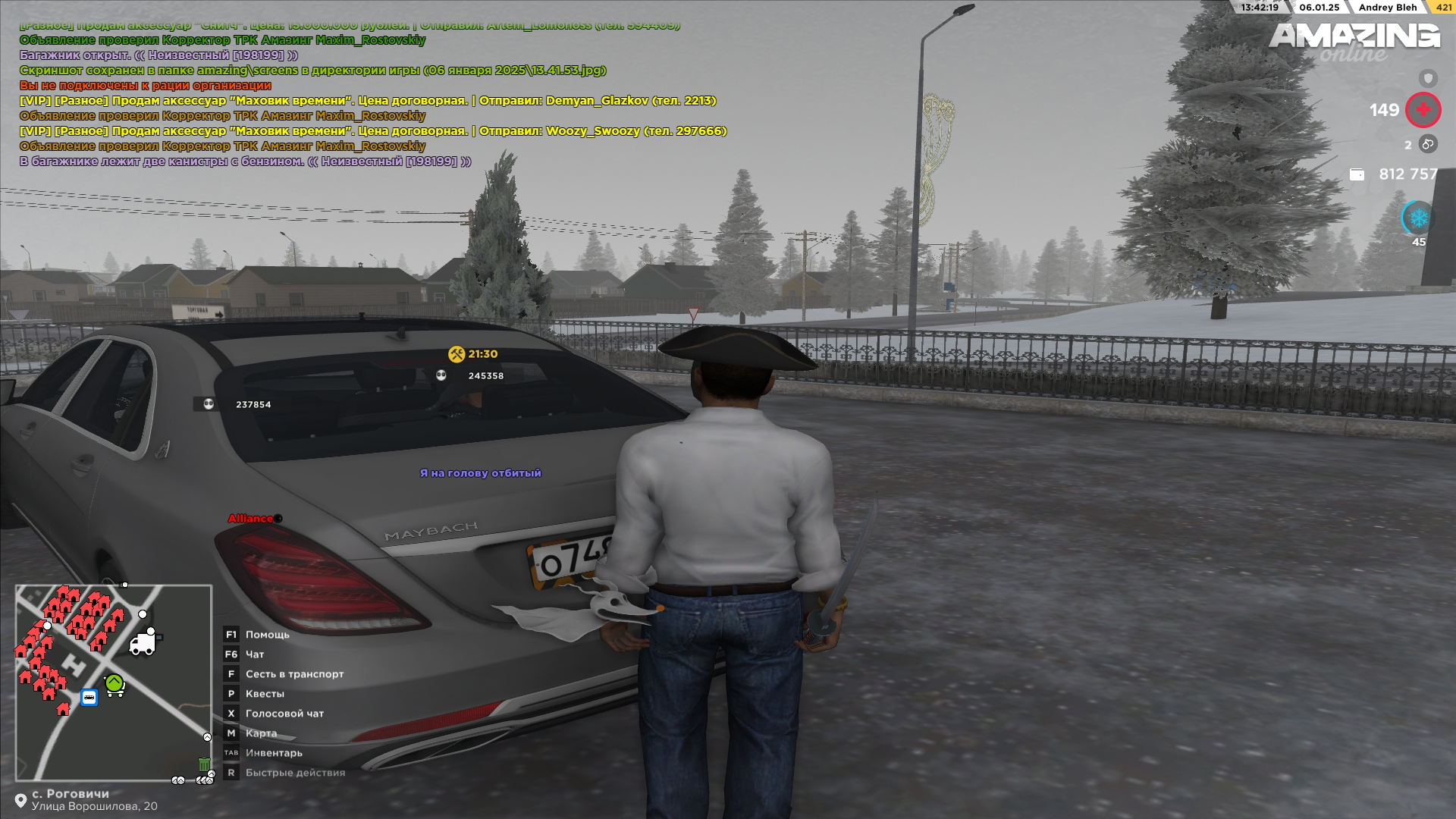Screen dimensions: 1456x819
Task: Select the Andrey Bleh player name tag
Action: [x=1387, y=8]
